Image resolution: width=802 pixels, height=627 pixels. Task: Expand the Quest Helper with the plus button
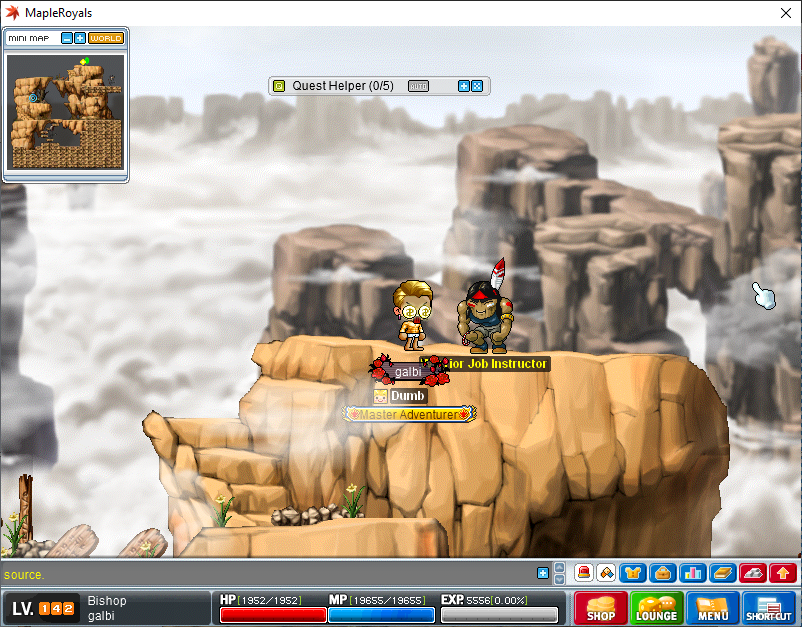point(464,86)
